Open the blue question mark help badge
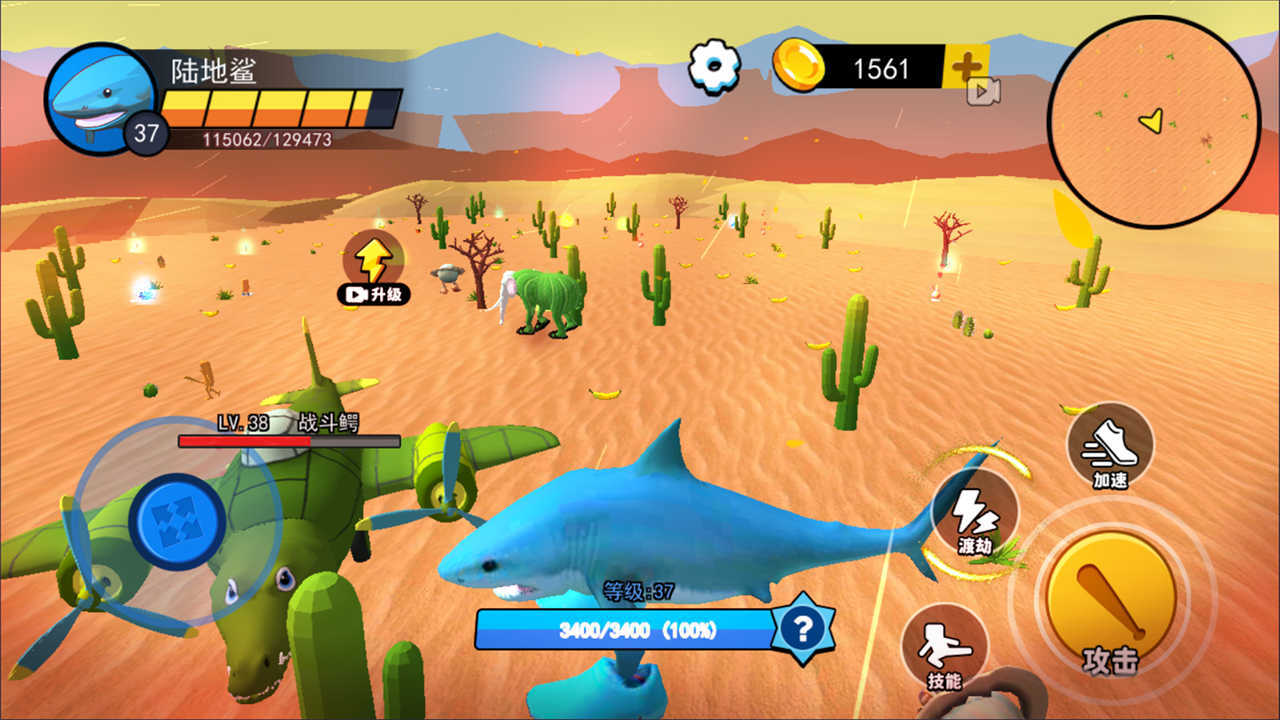This screenshot has width=1280, height=720. pyautogui.click(x=802, y=628)
